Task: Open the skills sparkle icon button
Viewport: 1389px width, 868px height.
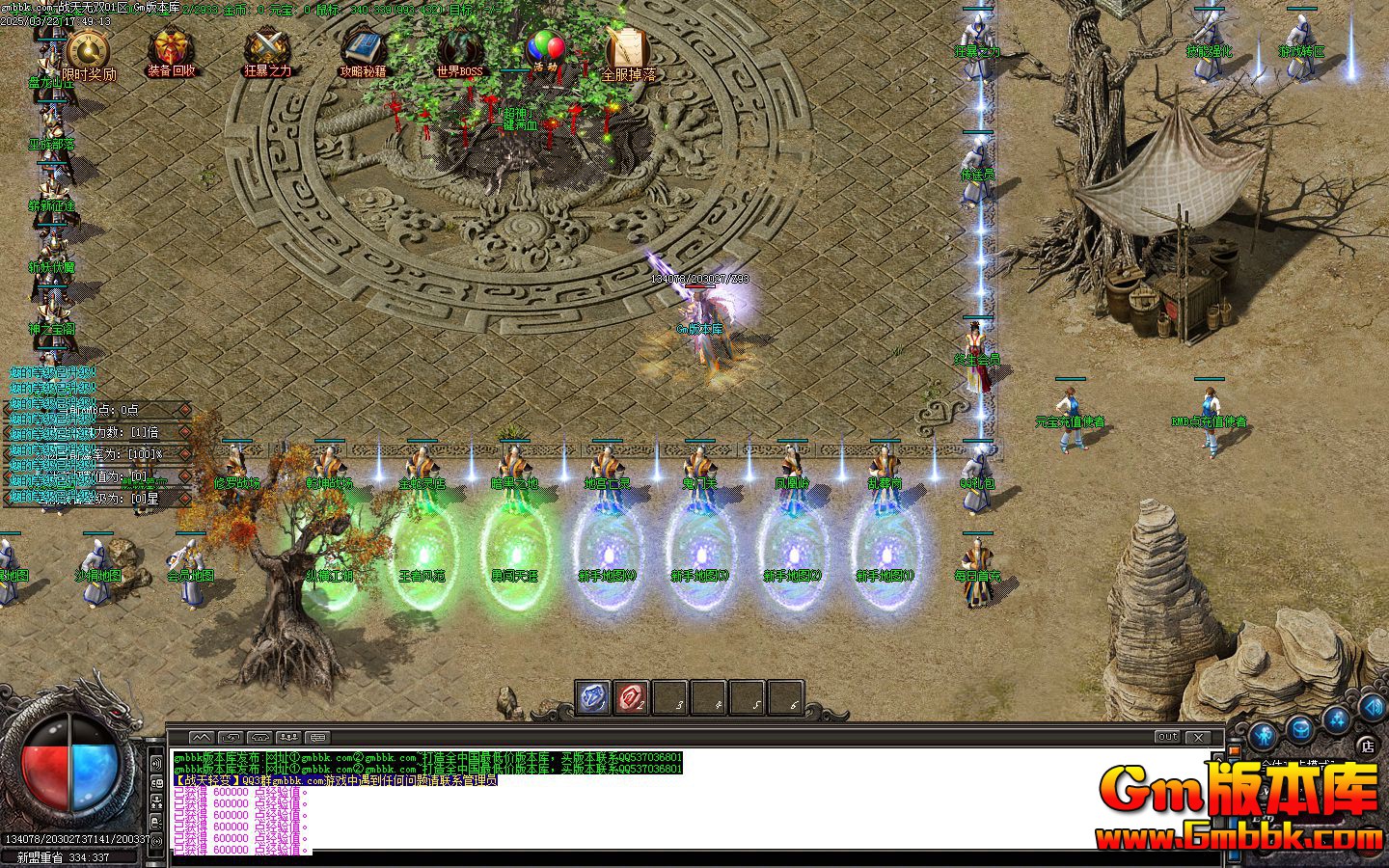Action: [x=1336, y=719]
